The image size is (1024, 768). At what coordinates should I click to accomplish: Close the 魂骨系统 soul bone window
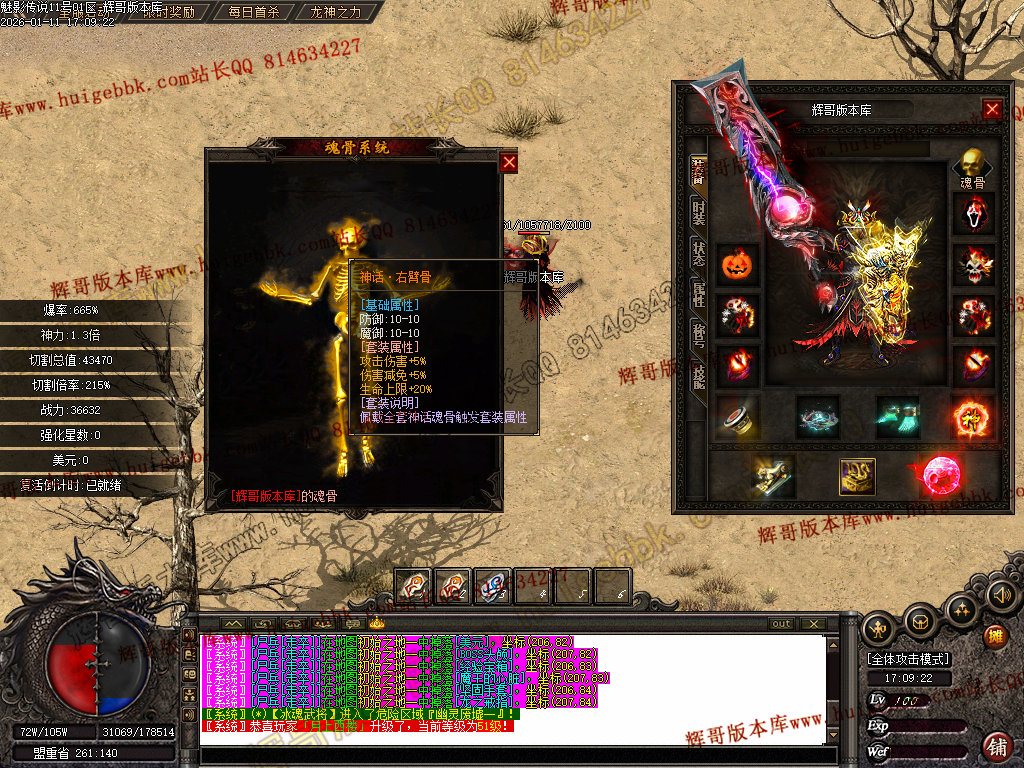tap(509, 162)
